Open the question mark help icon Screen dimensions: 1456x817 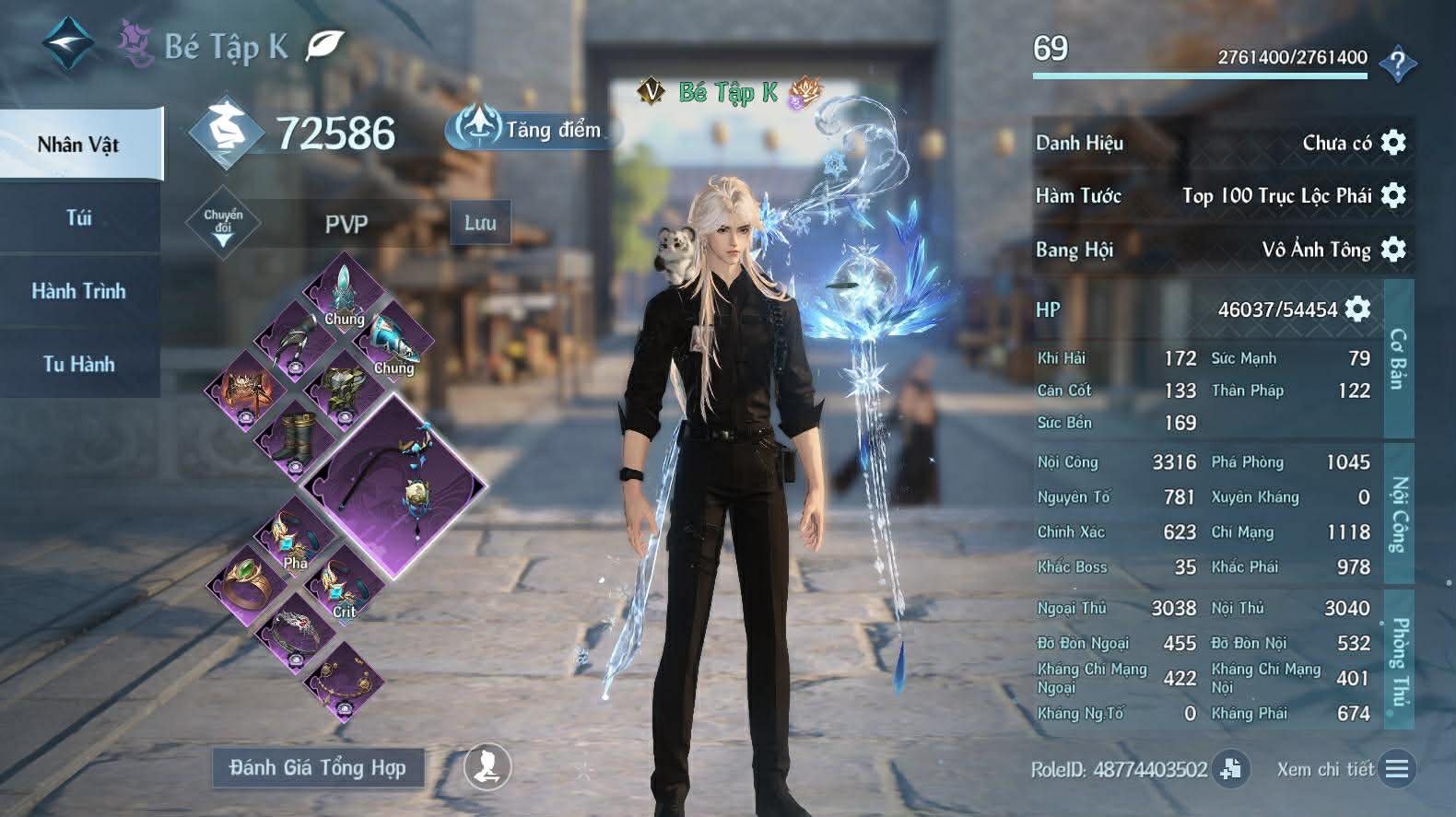[1398, 64]
